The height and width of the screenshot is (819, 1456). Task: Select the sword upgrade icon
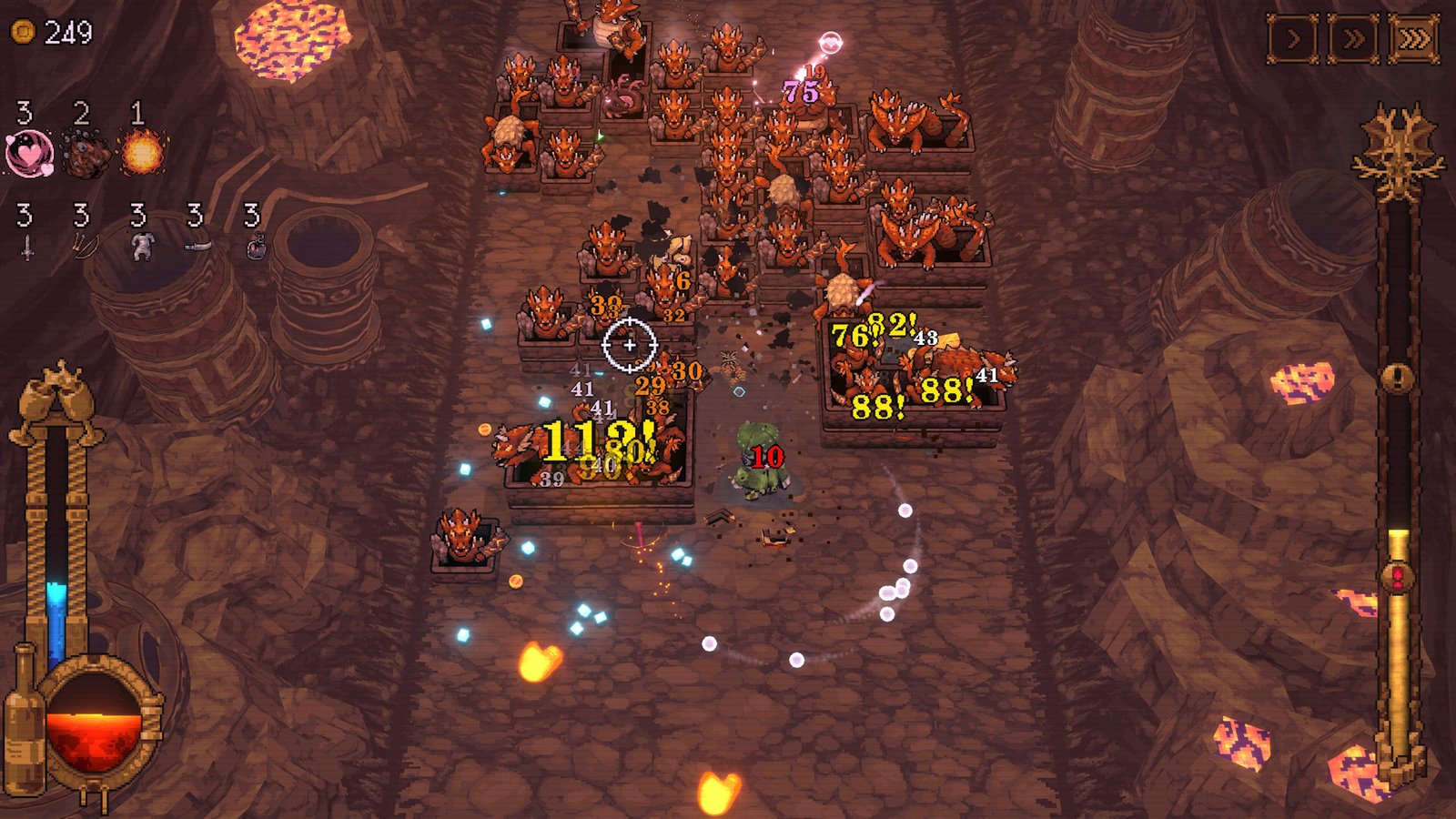27,246
